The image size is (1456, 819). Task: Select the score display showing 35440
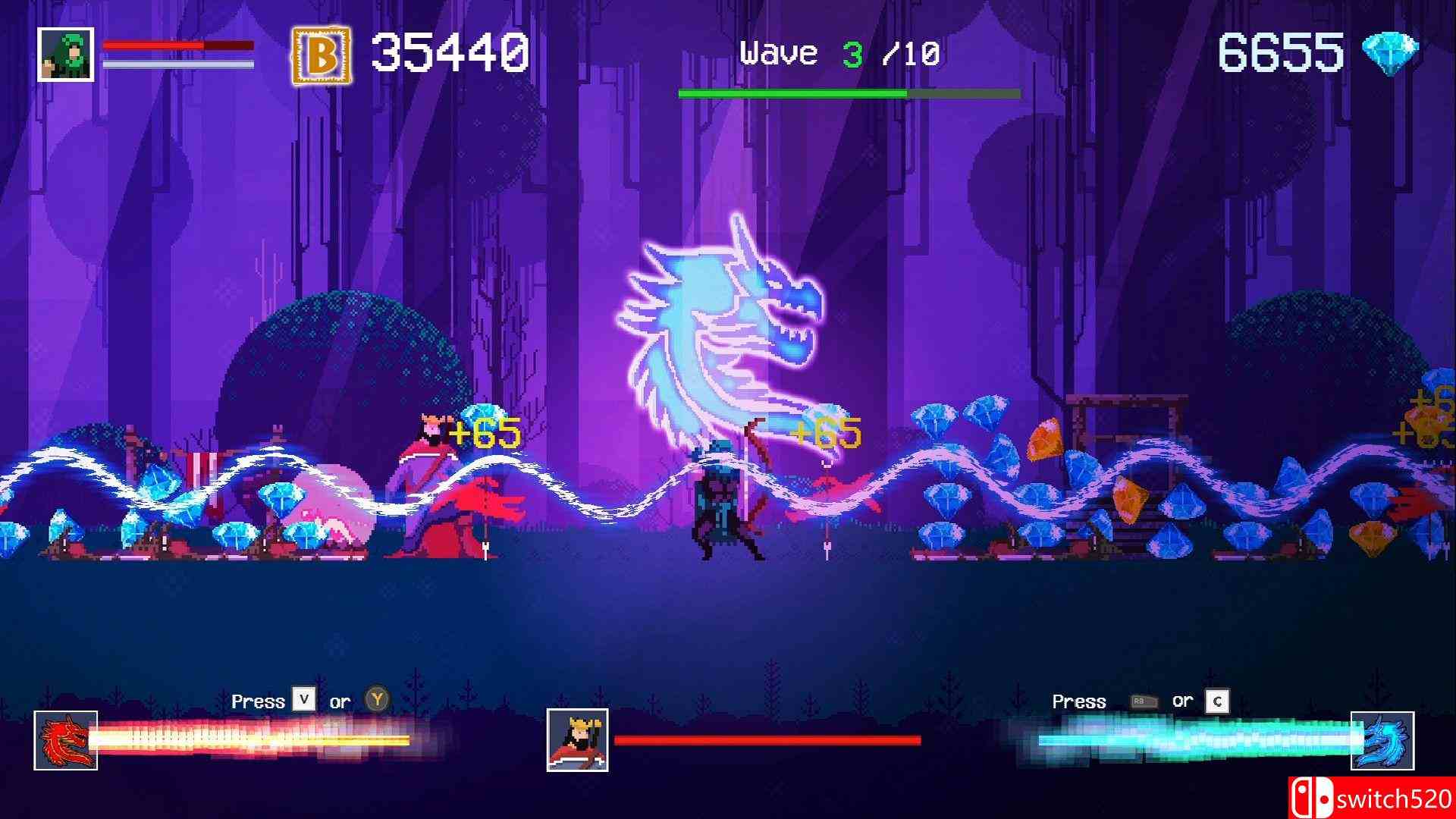[x=447, y=52]
